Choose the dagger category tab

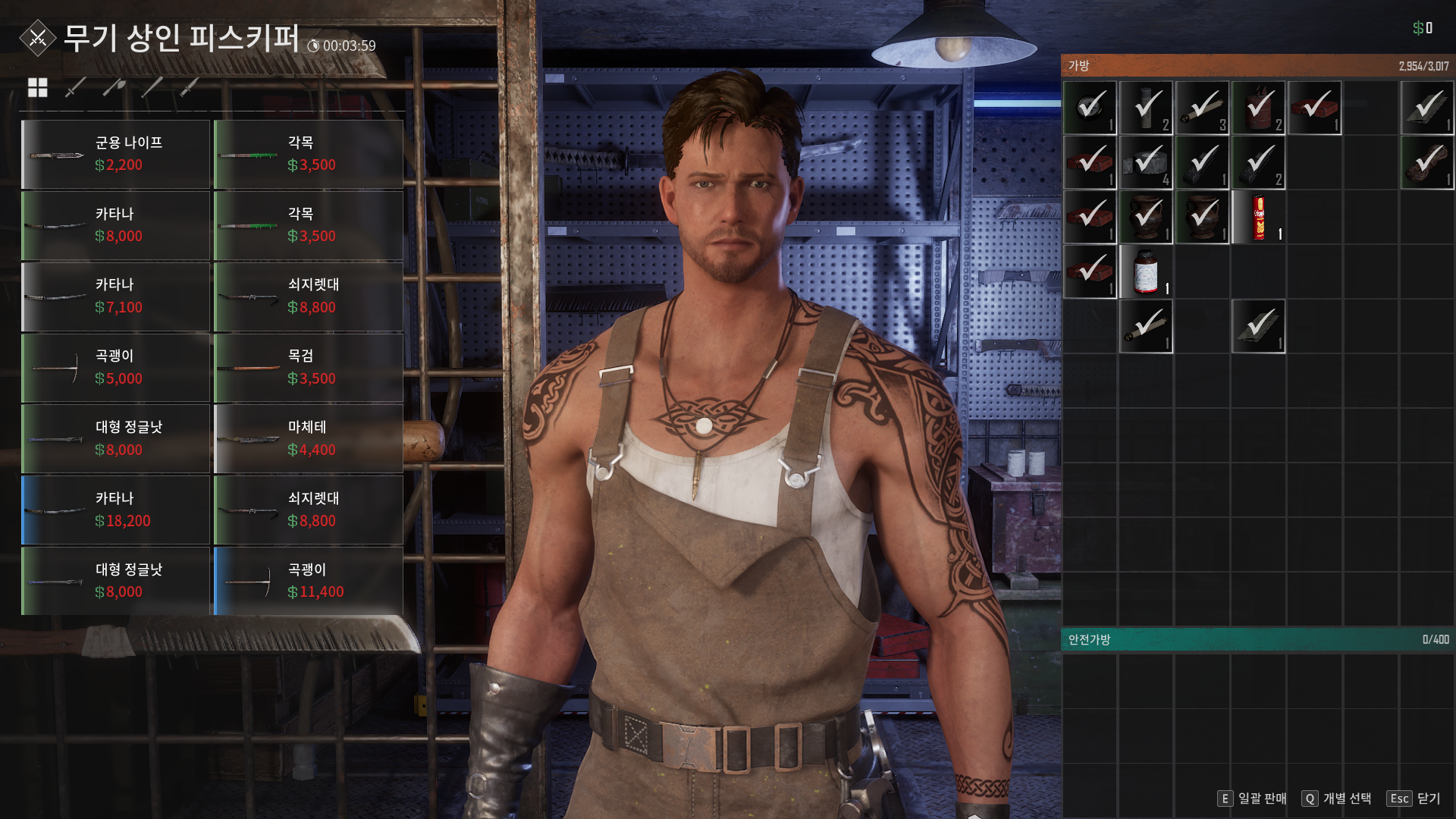pyautogui.click(x=190, y=88)
